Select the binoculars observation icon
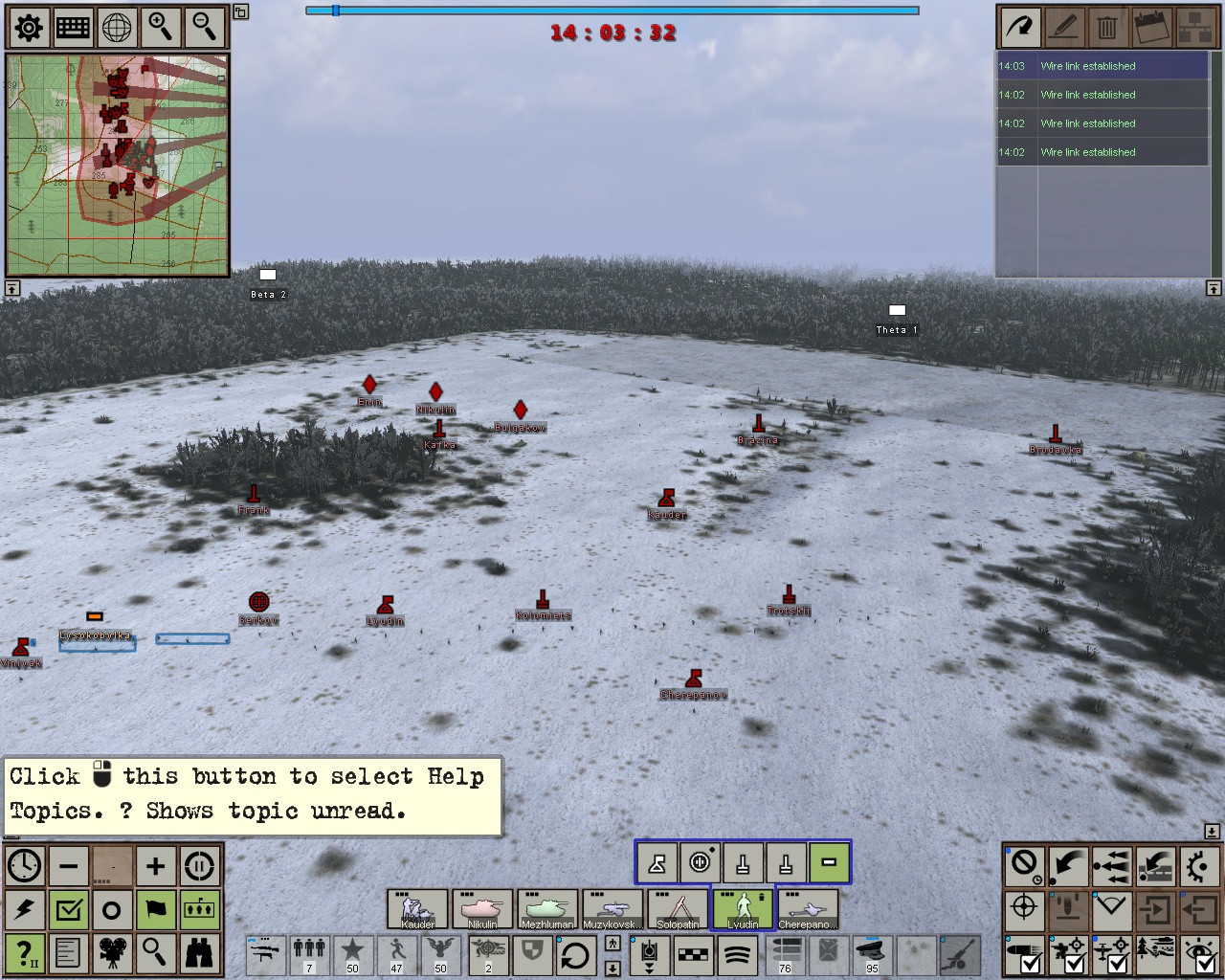The image size is (1225, 980). [200, 954]
